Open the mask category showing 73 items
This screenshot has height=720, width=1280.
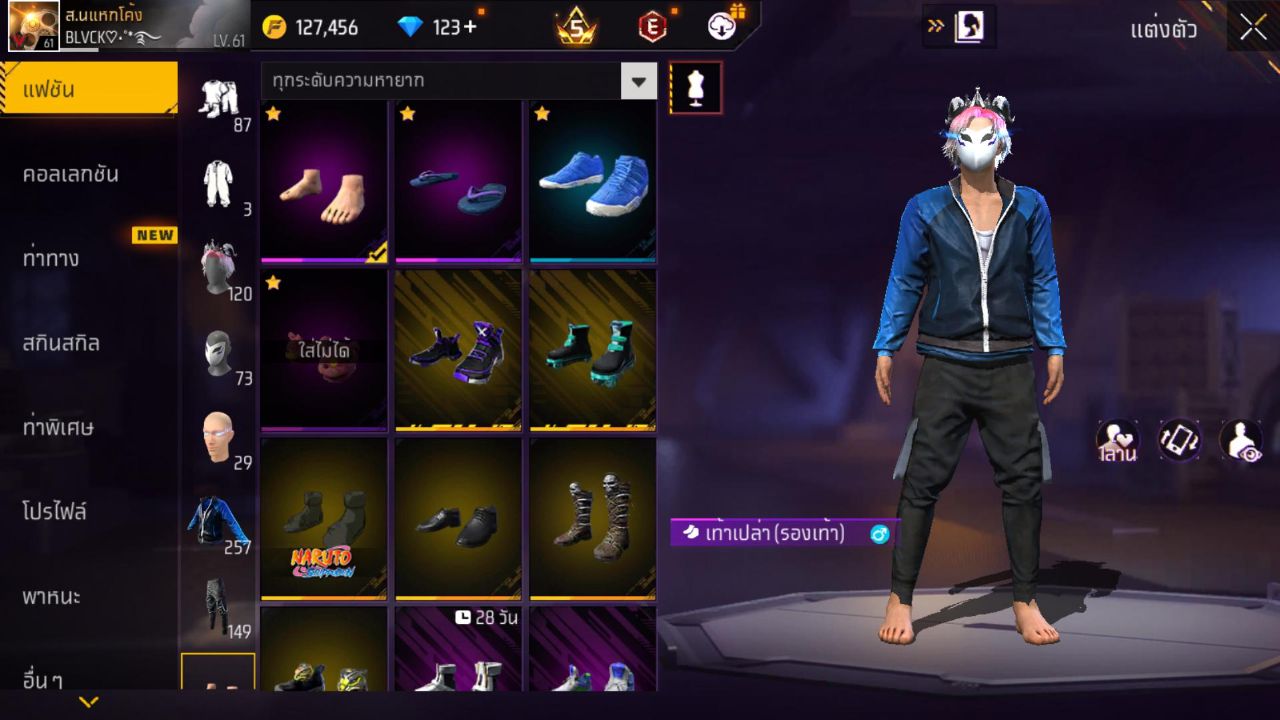pyautogui.click(x=220, y=350)
